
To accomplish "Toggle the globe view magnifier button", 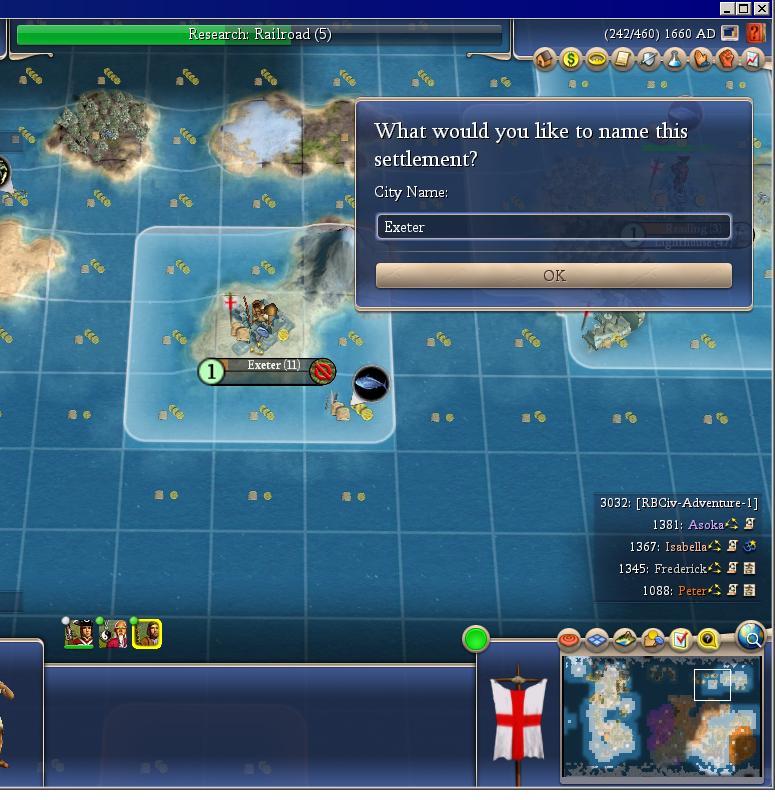I will tap(750, 635).
